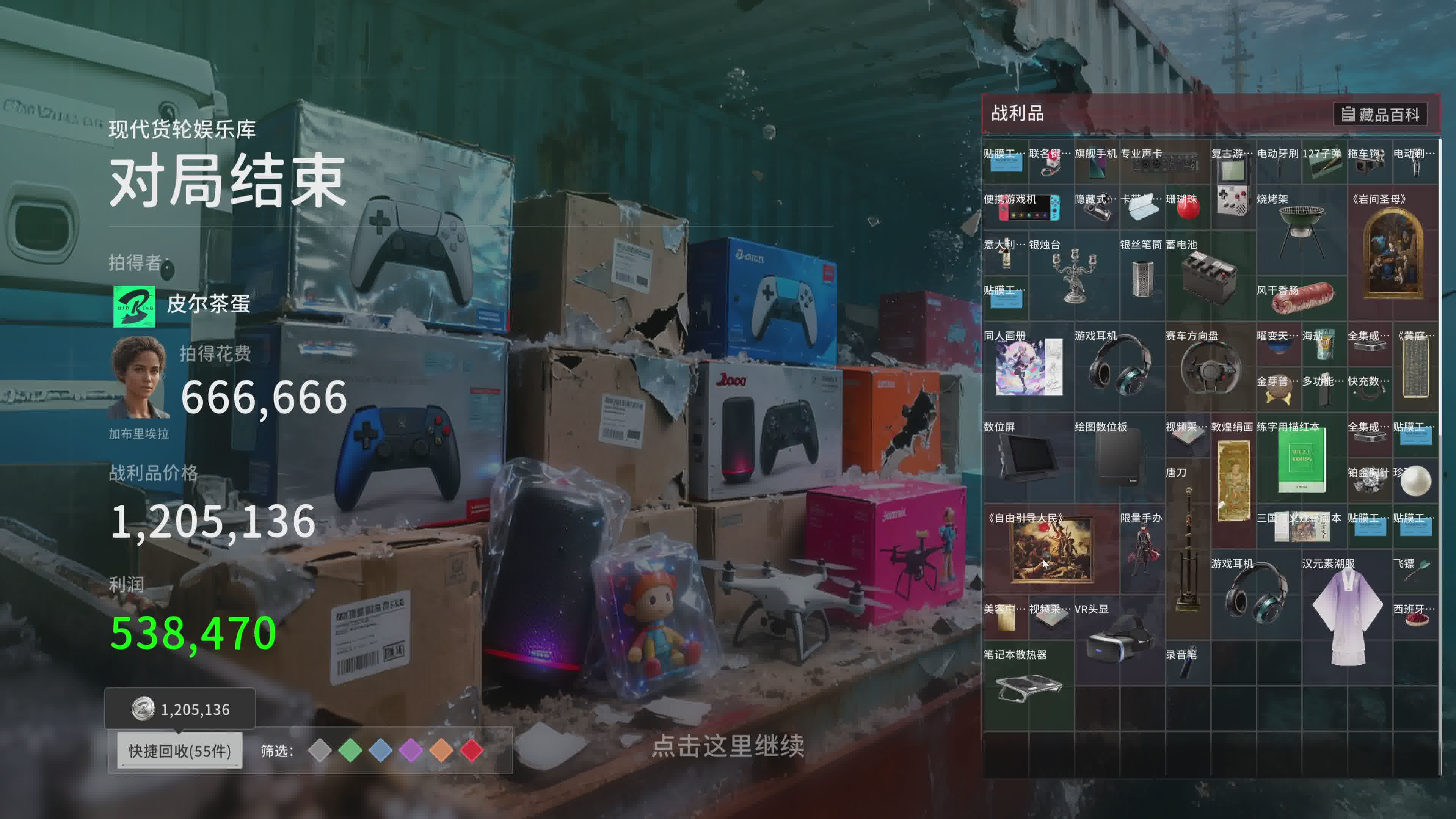Open the 藏品百科 collection encyclopedia
Screen dimensions: 1456x819
(1380, 115)
